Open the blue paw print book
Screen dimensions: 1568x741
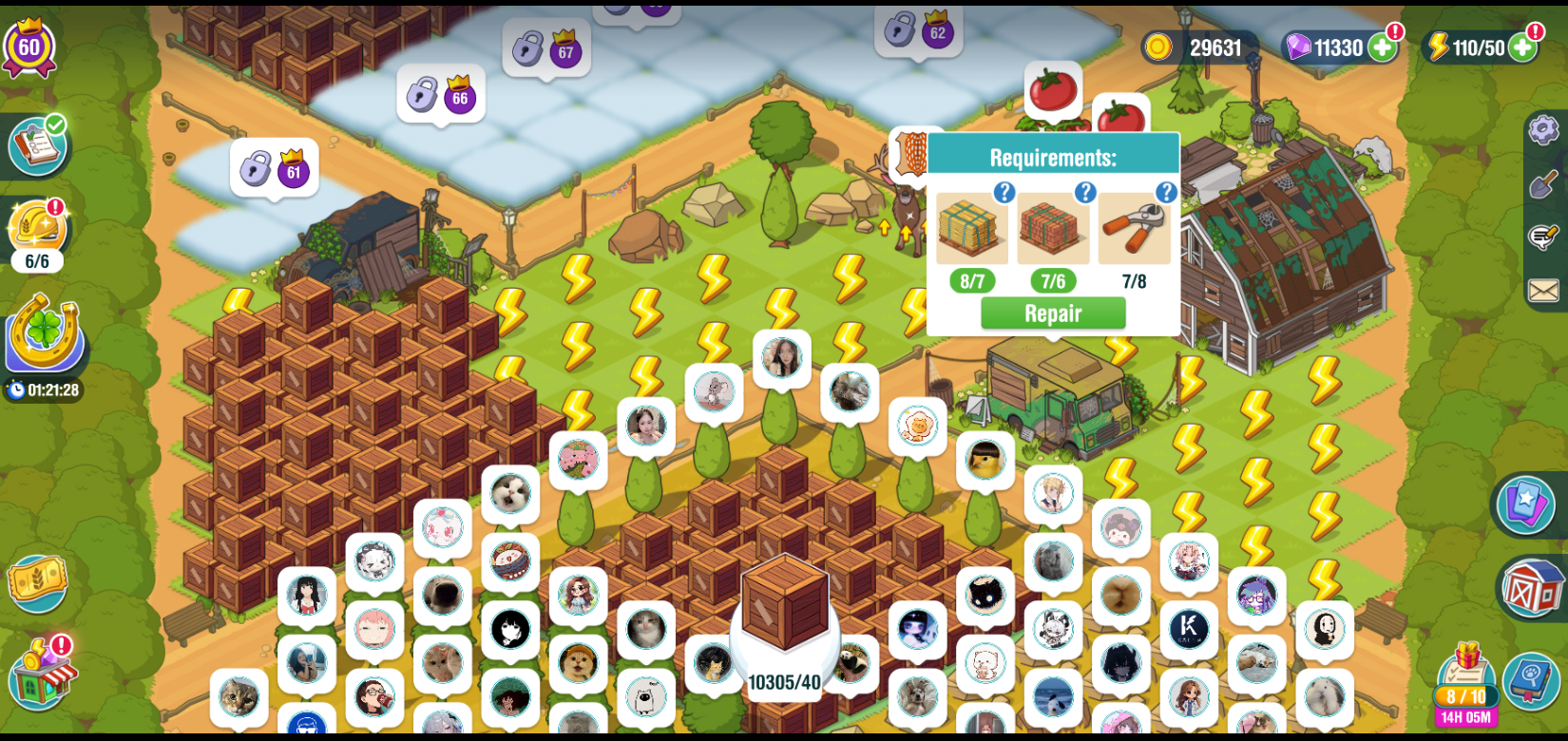pos(1531,680)
